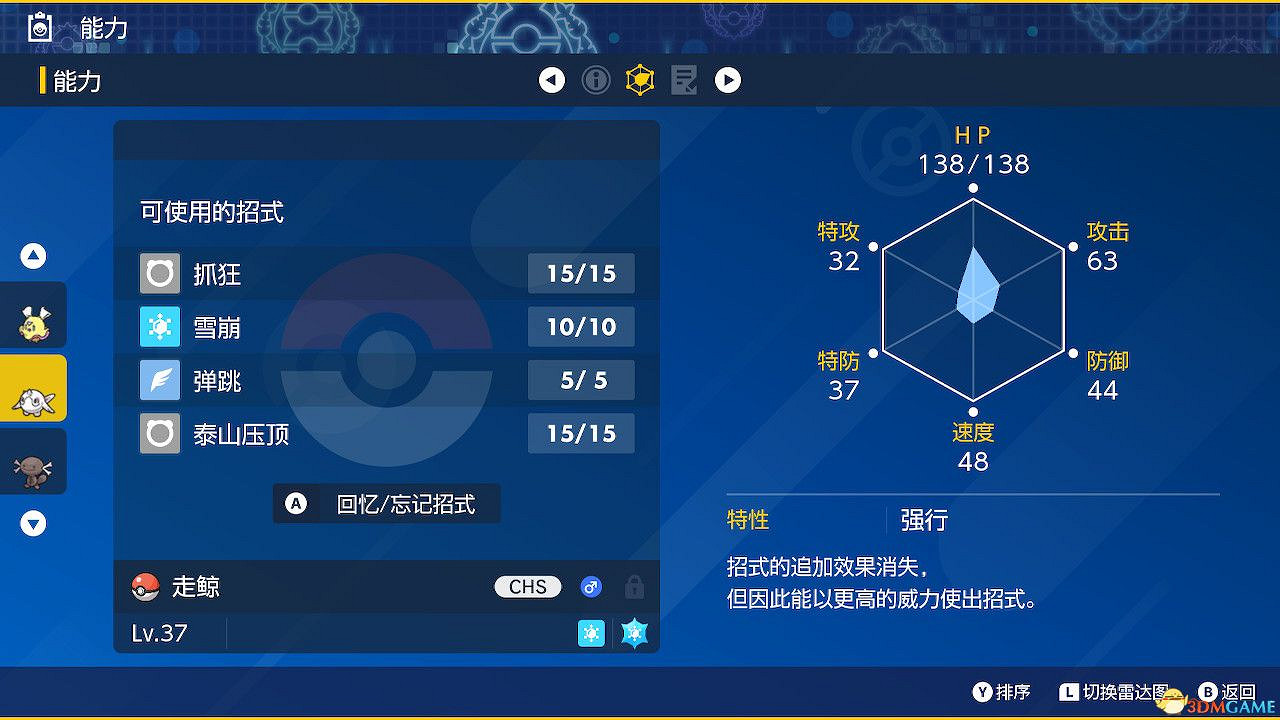This screenshot has height=720, width=1280.
Task: Click the up arrow above the party list
Action: [33, 255]
